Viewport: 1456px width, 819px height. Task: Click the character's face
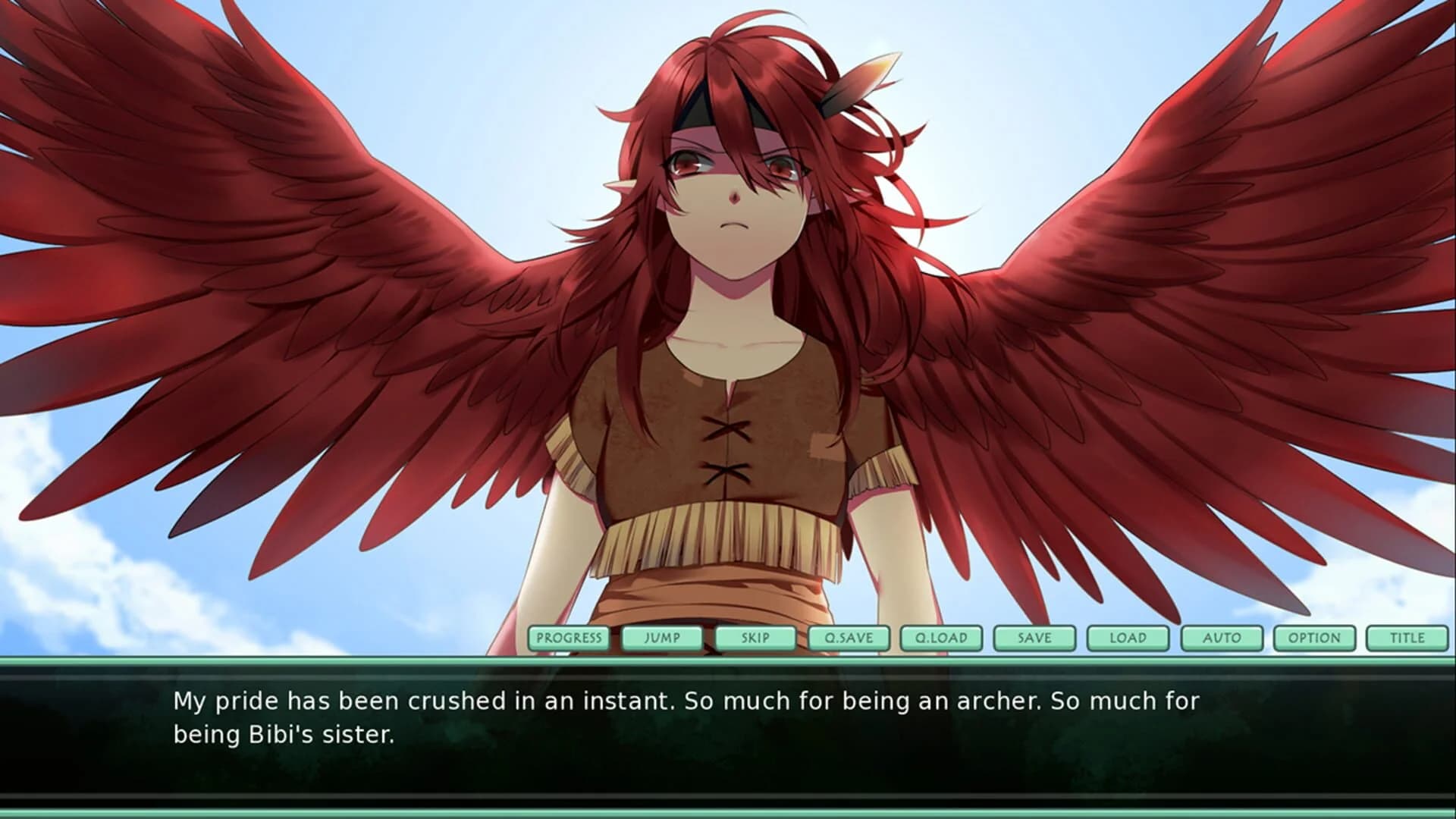coord(732,190)
